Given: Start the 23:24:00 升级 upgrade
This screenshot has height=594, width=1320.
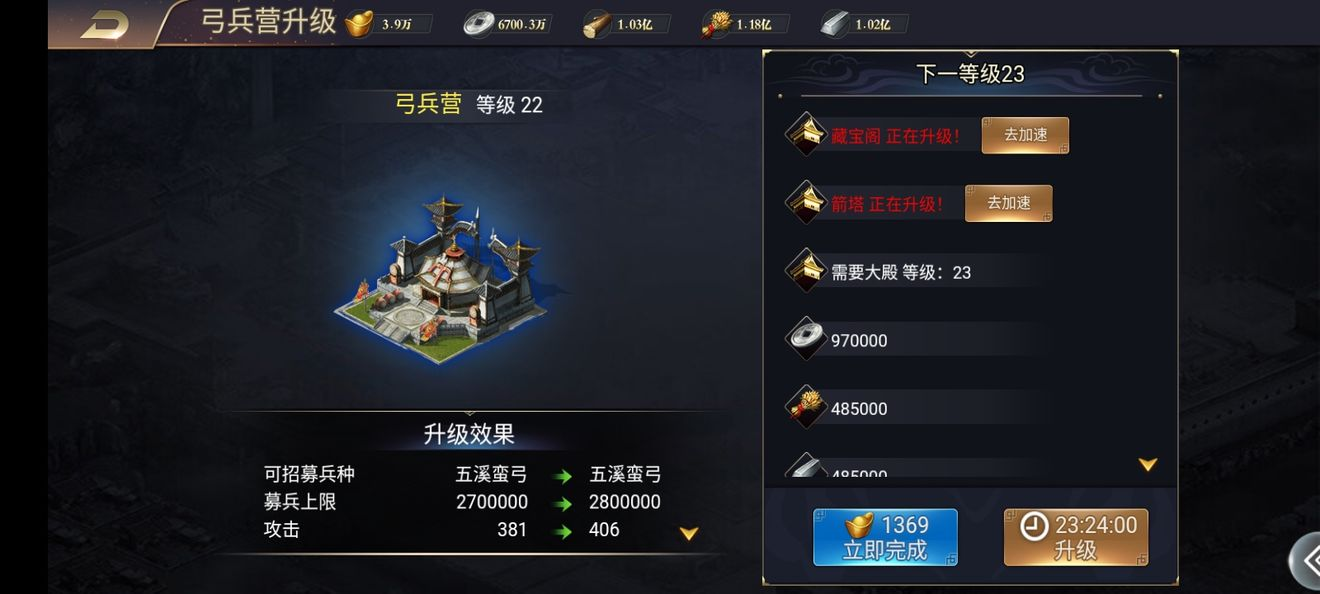Looking at the screenshot, I should click(1076, 537).
